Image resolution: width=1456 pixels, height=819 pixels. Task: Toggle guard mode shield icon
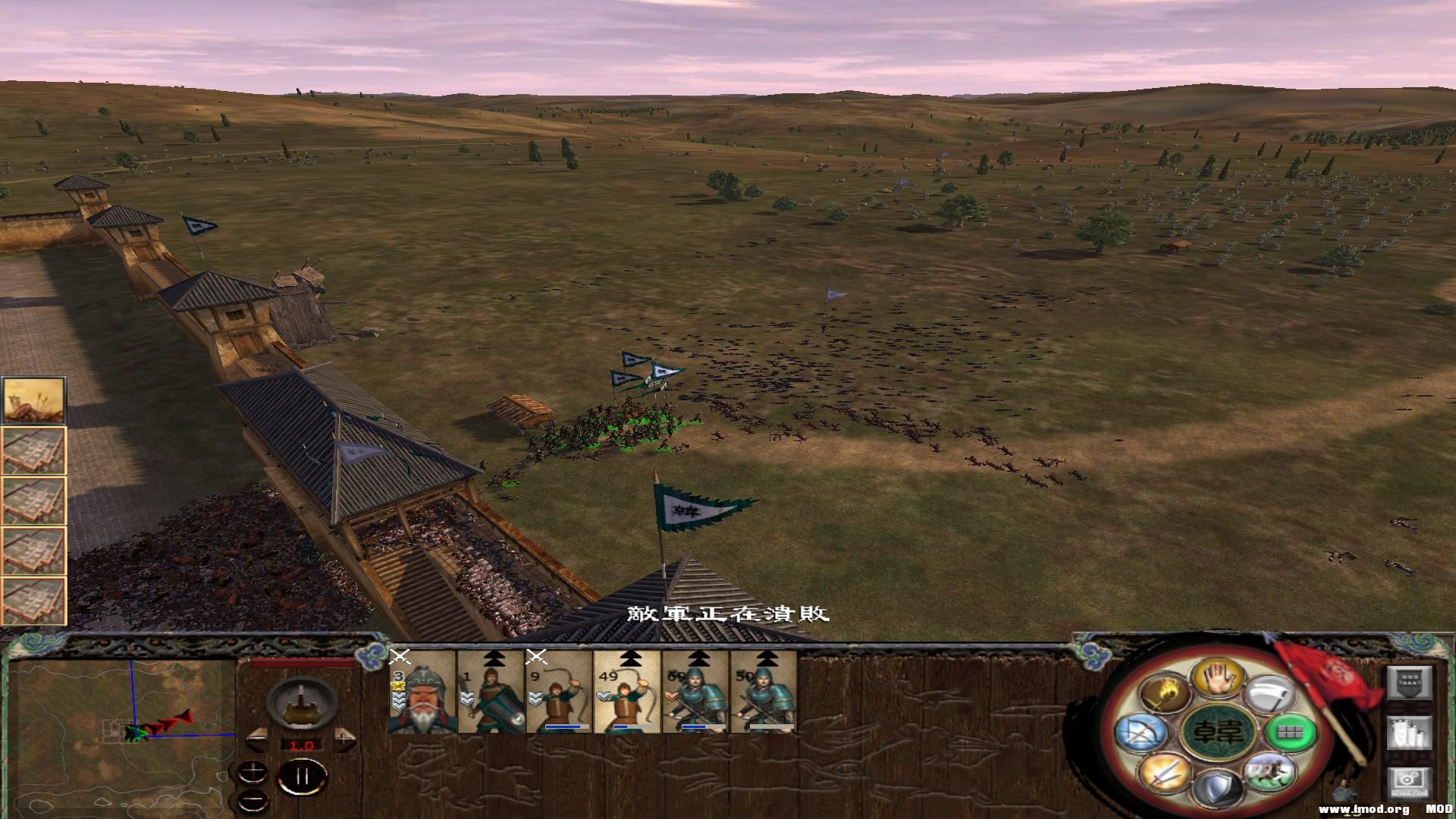(1216, 788)
